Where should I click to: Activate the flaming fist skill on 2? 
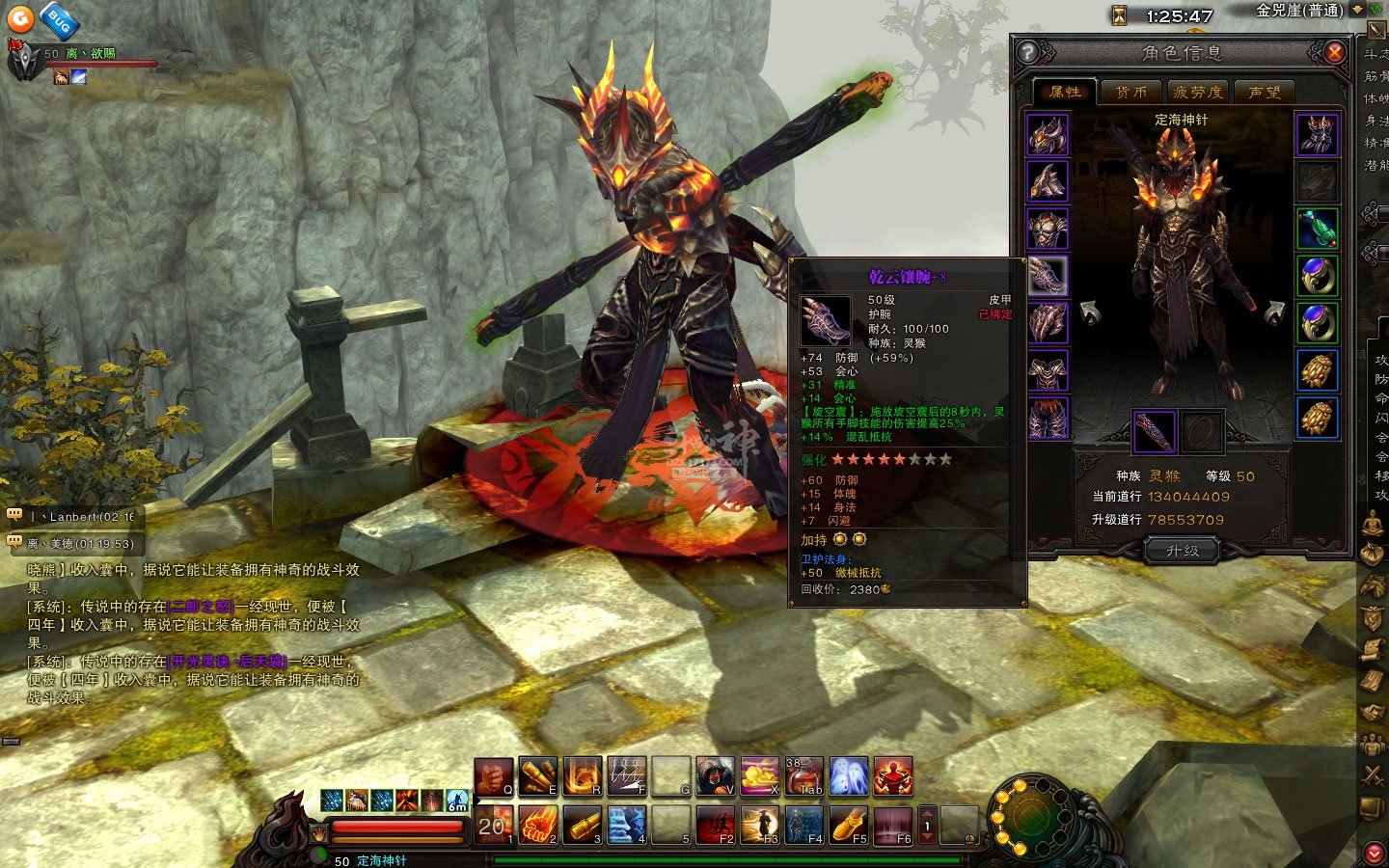[x=537, y=825]
